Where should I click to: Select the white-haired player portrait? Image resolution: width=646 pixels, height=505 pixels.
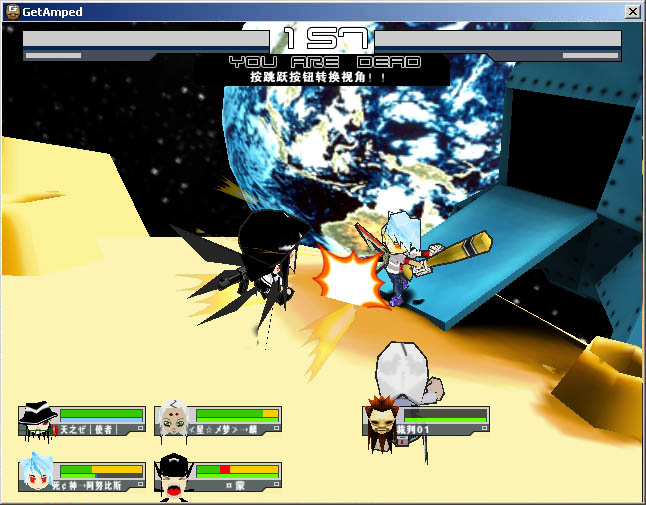175,419
